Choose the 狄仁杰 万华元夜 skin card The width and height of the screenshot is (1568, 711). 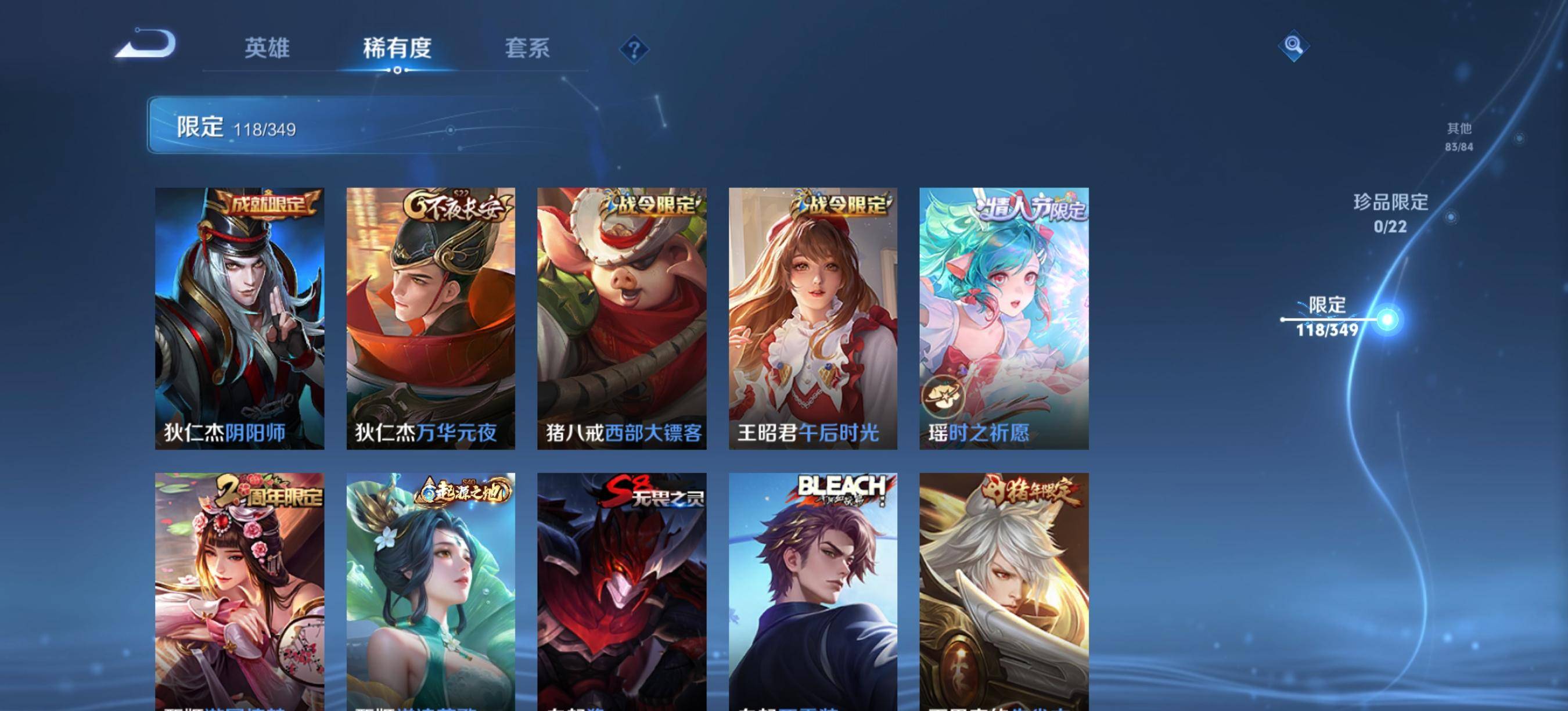tap(430, 318)
